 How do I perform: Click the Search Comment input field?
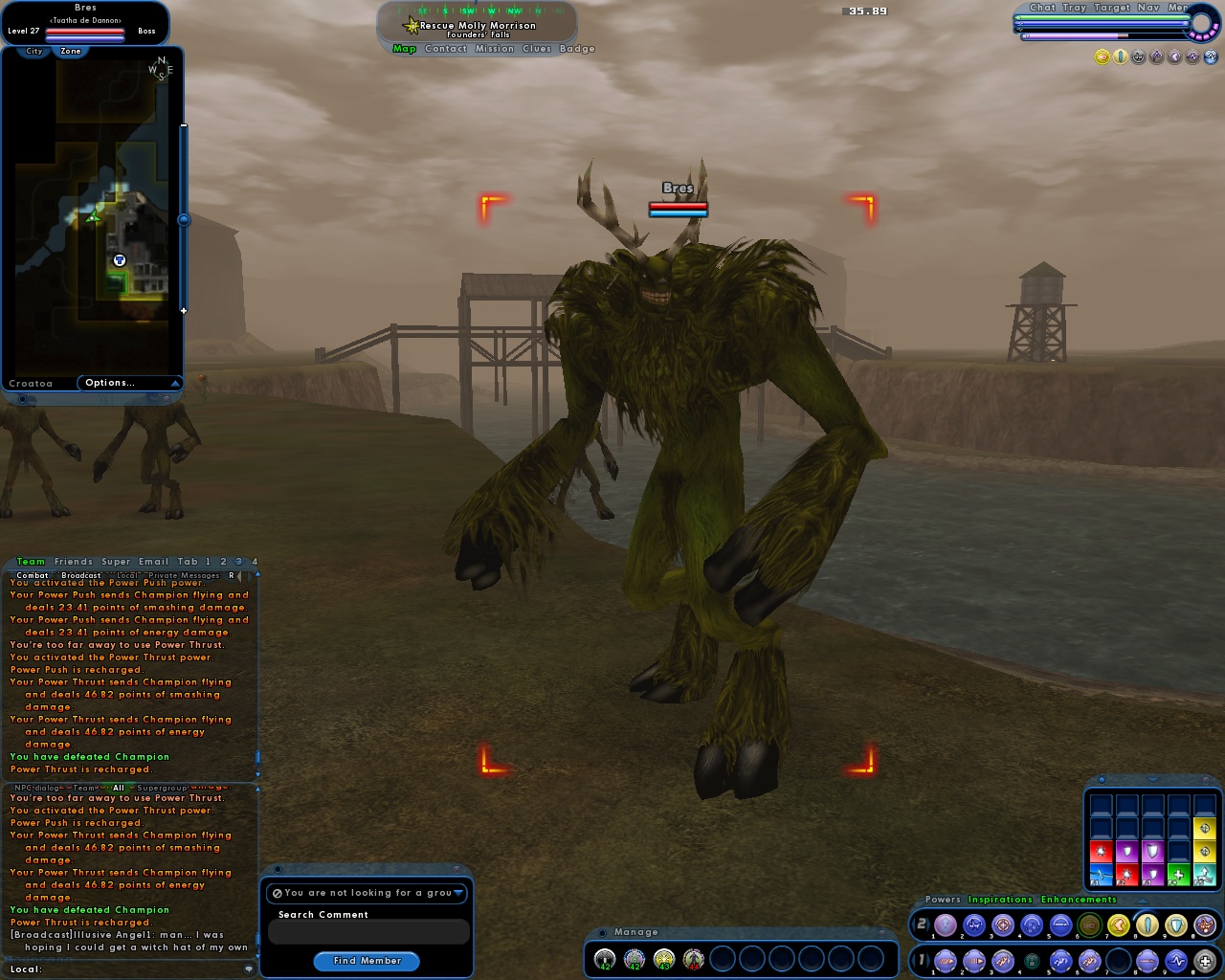click(367, 931)
